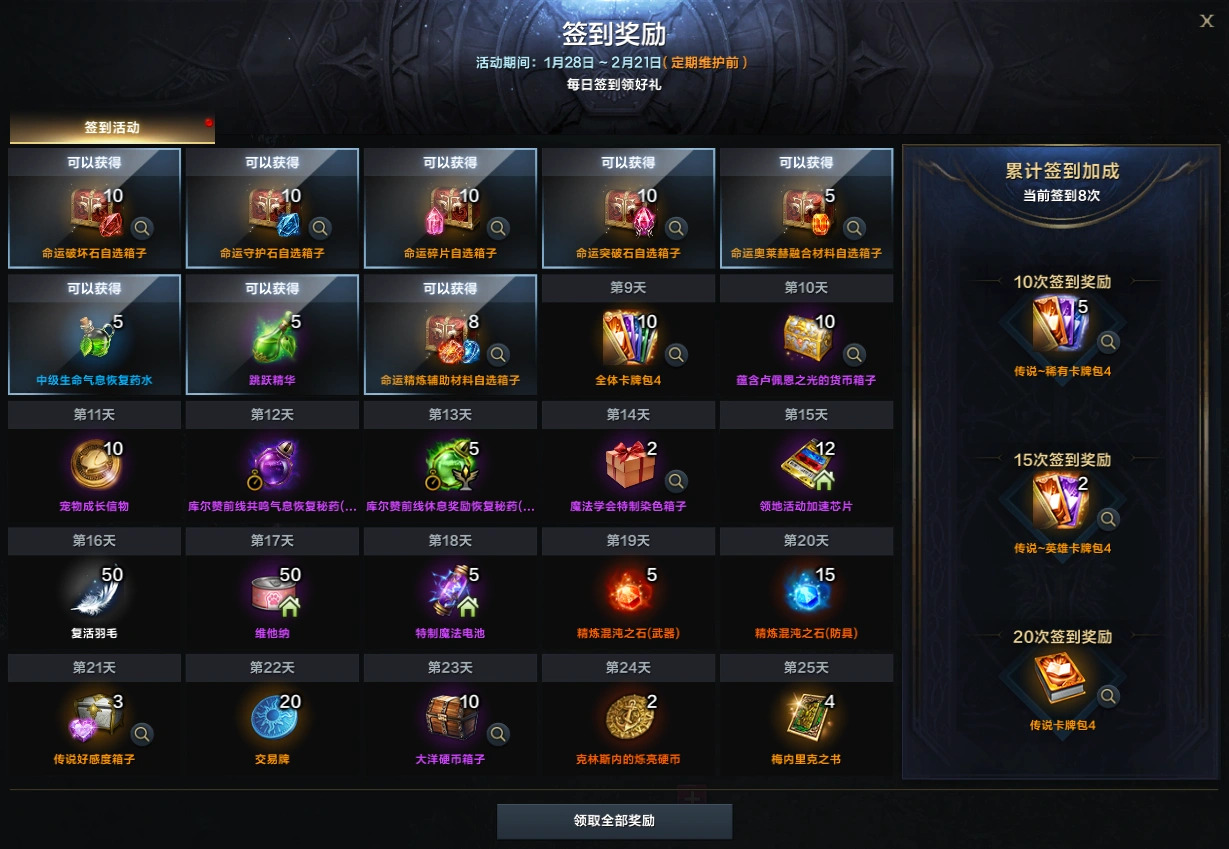This screenshot has width=1229, height=849.
Task: Select the 命运破坏石自选箱子 reward
Action: point(94,209)
